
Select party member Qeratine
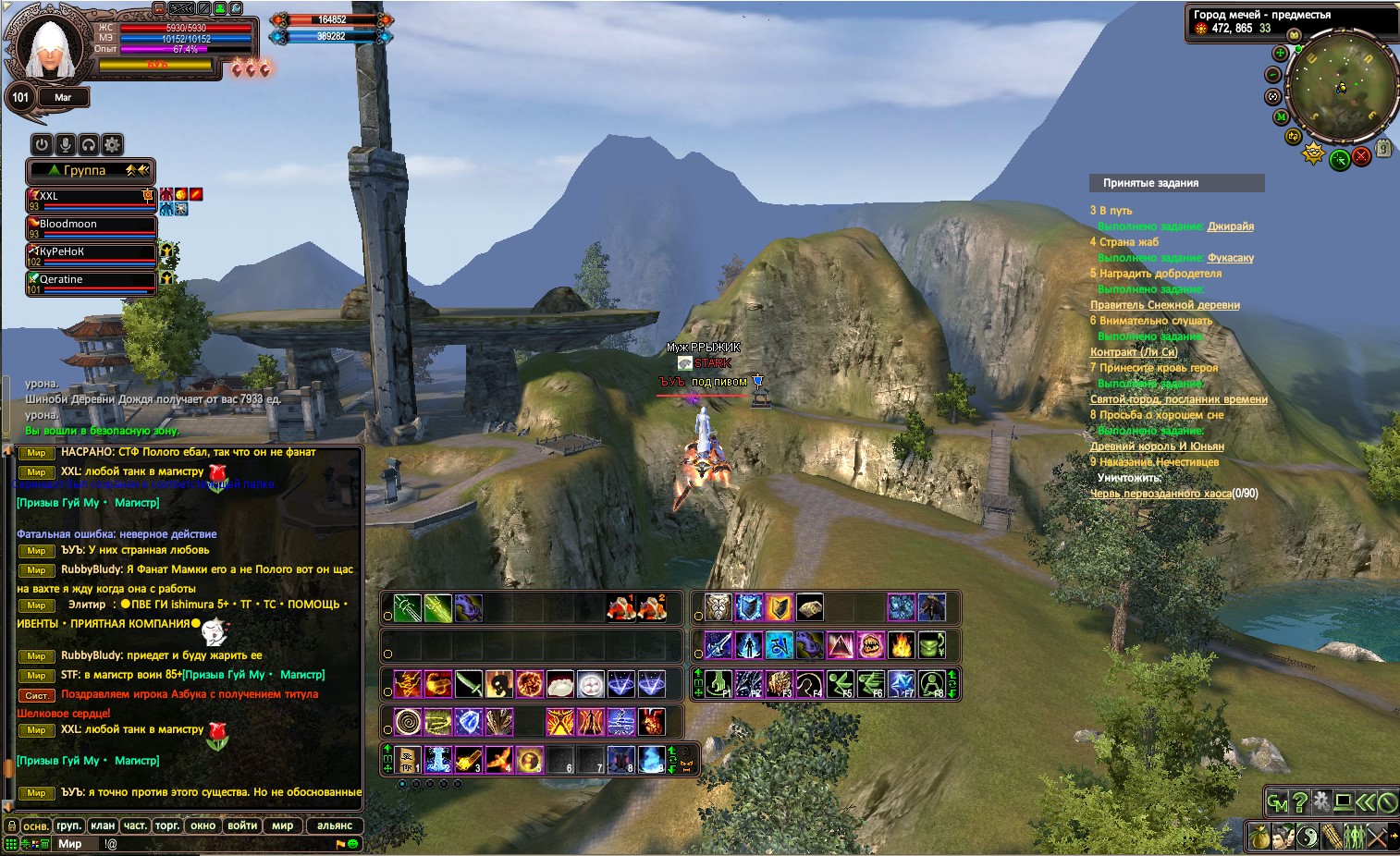click(91, 282)
